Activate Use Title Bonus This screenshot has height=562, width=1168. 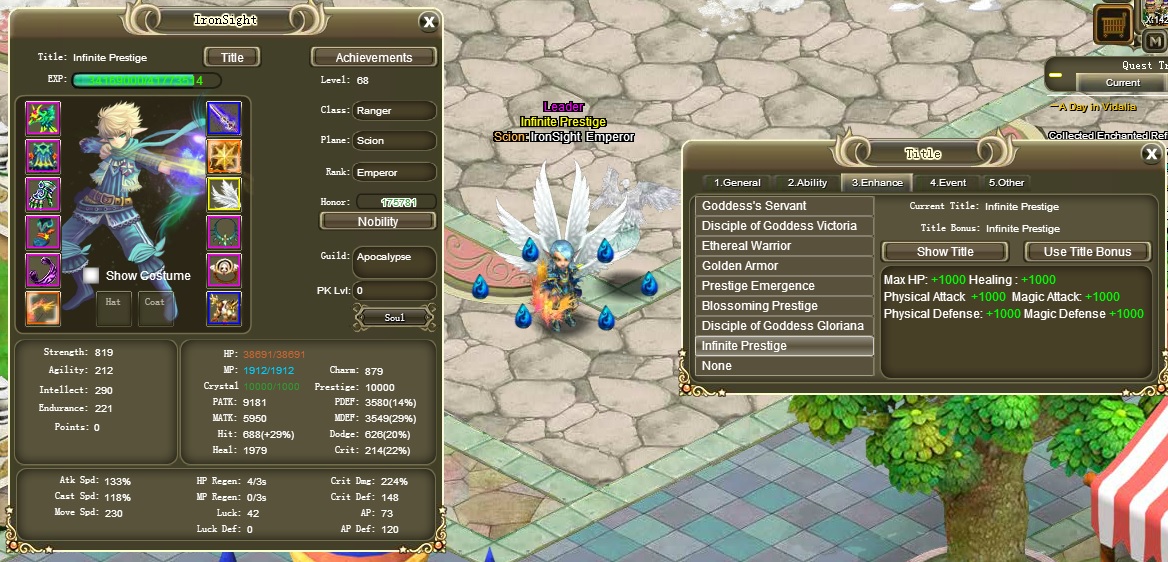(1087, 252)
